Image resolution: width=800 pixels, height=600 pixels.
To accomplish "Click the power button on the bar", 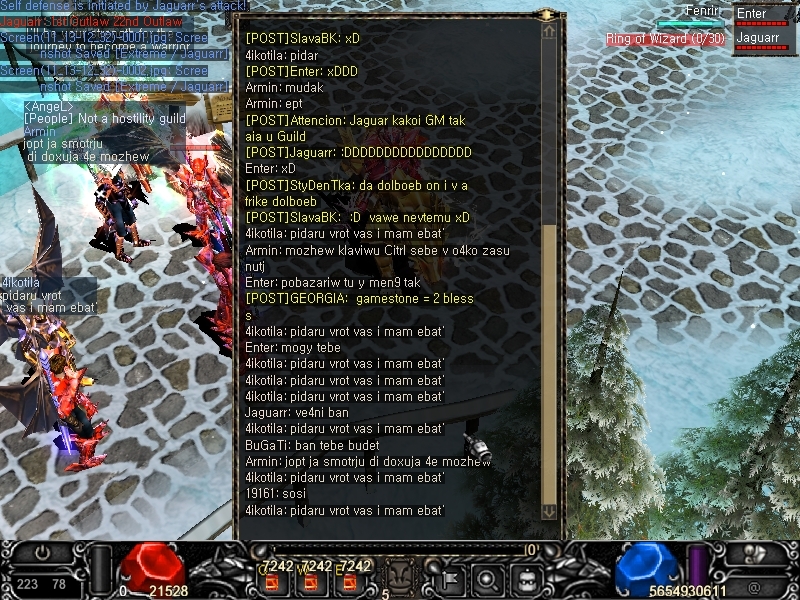I will coord(42,553).
